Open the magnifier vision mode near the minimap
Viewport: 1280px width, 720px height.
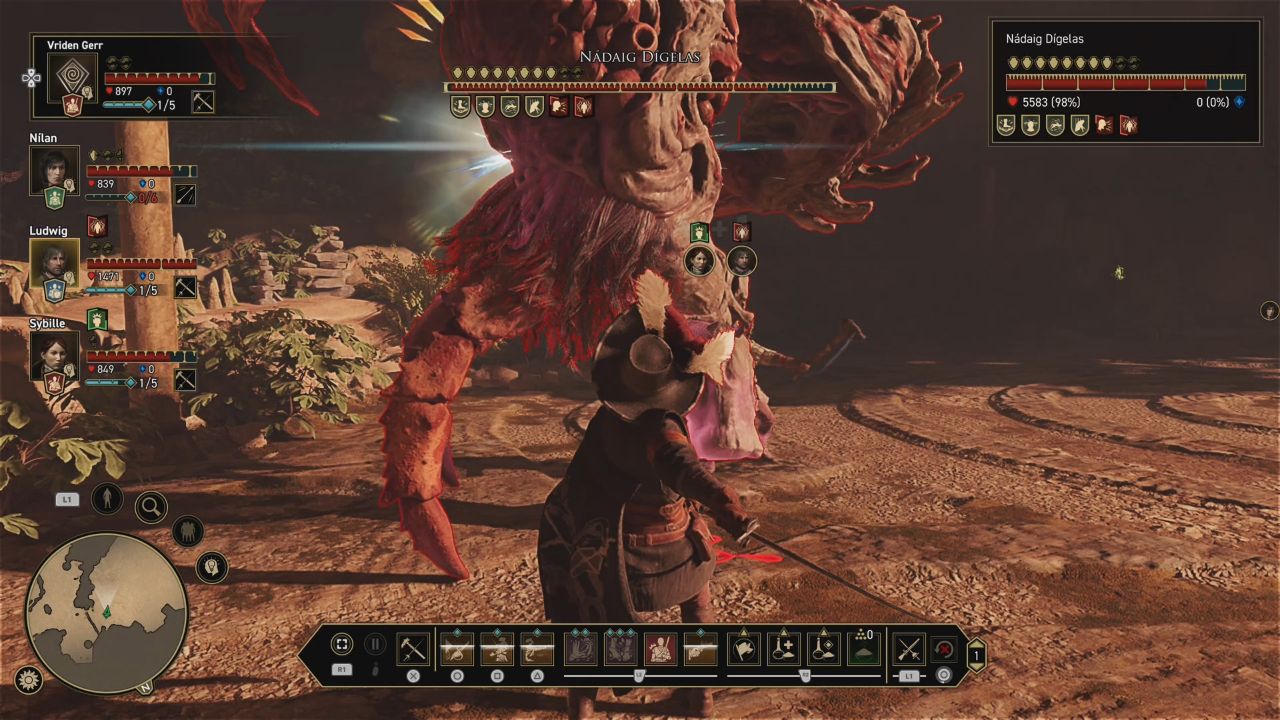[x=151, y=505]
